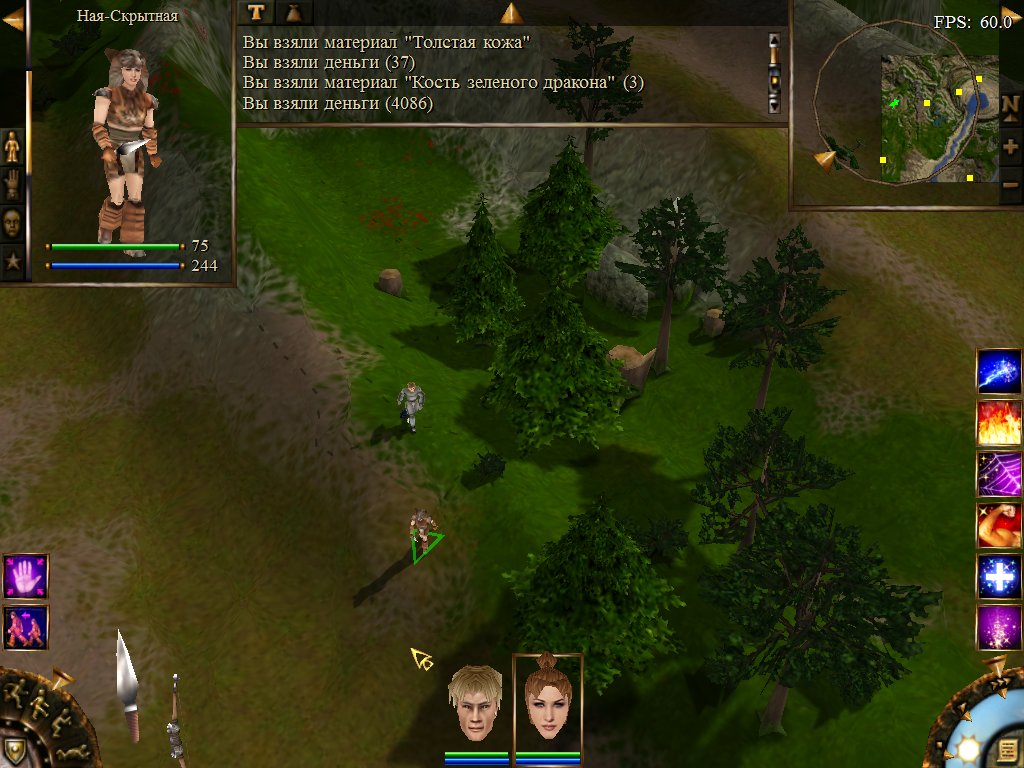Click the north compass N button

(x=1010, y=111)
